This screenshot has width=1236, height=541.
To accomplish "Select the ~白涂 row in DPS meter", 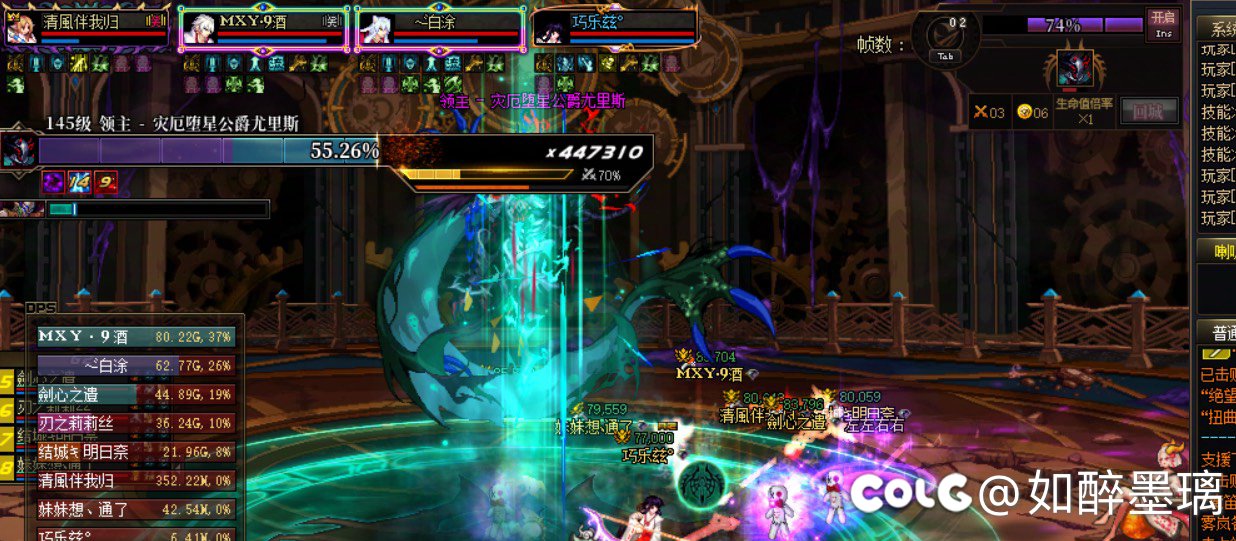I will [x=135, y=366].
